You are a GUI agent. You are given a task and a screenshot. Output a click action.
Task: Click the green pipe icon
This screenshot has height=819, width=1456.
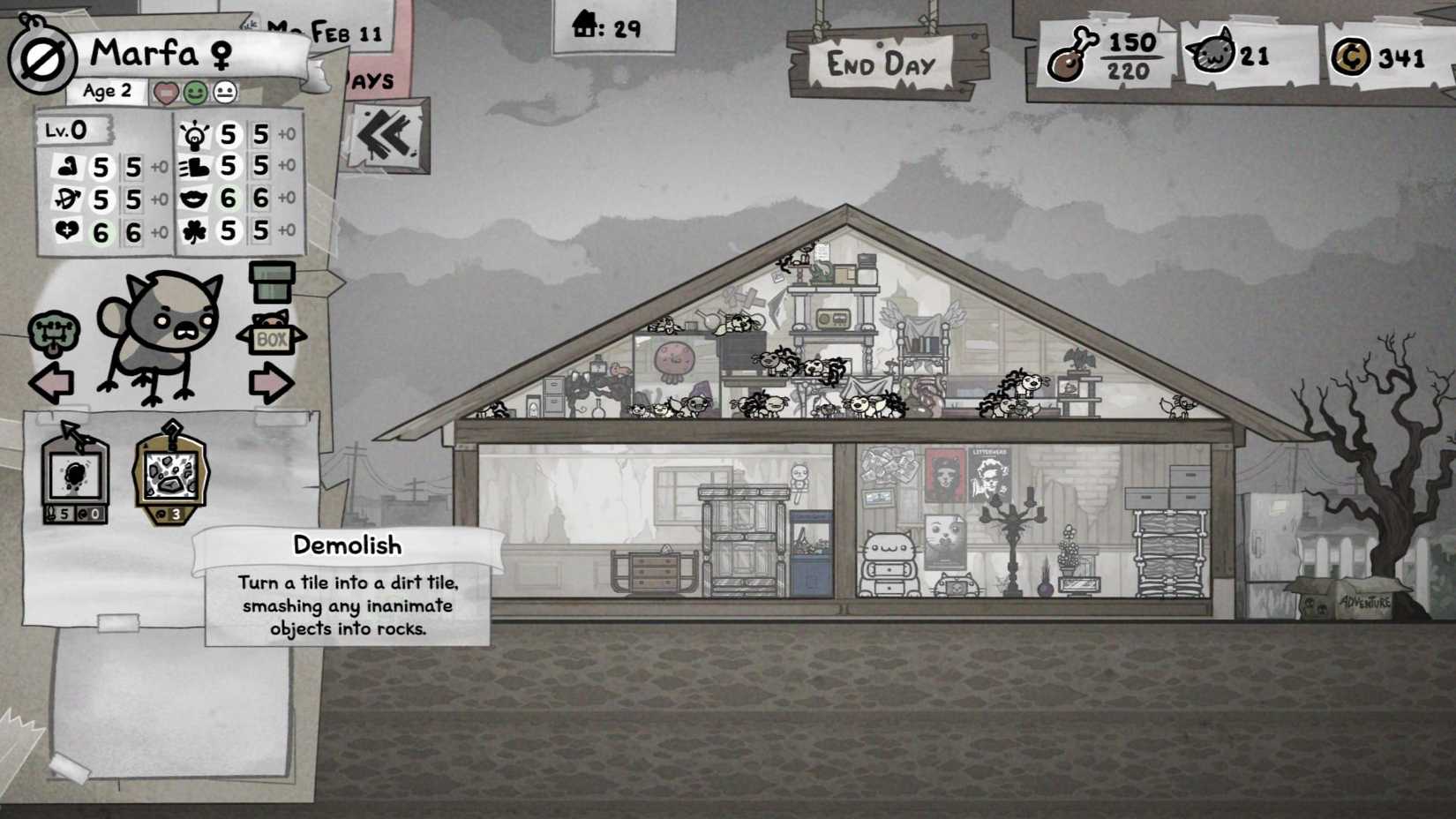[x=274, y=282]
